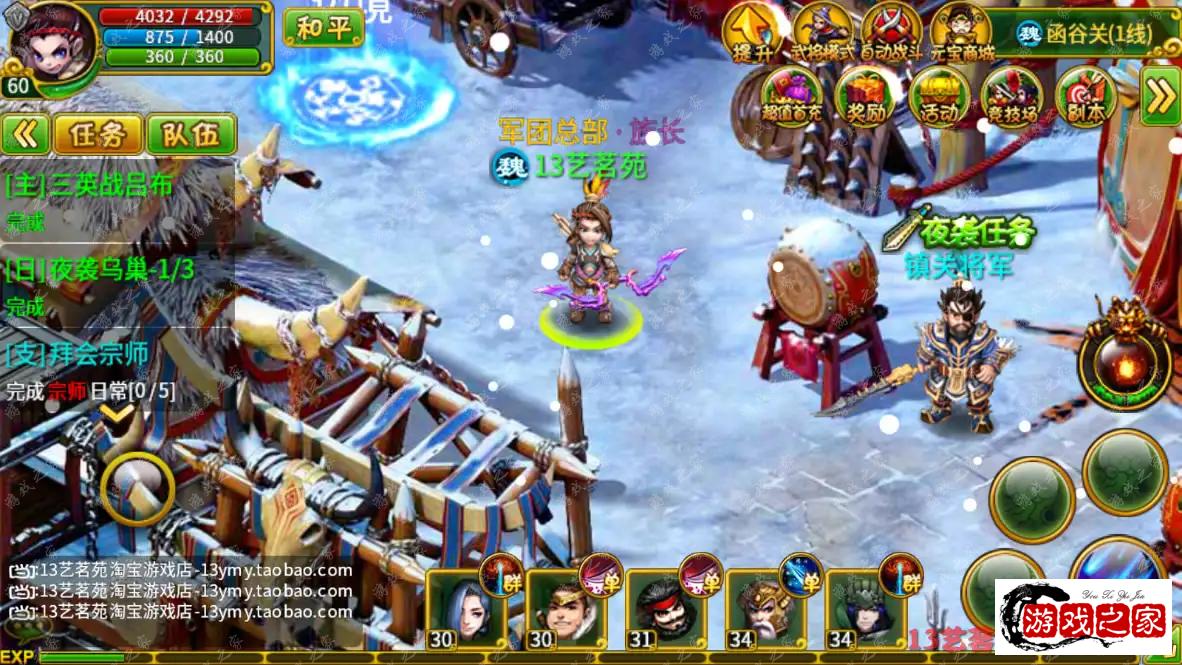Select the 三英战吕布 main quest entry
The image size is (1182, 665).
point(90,185)
